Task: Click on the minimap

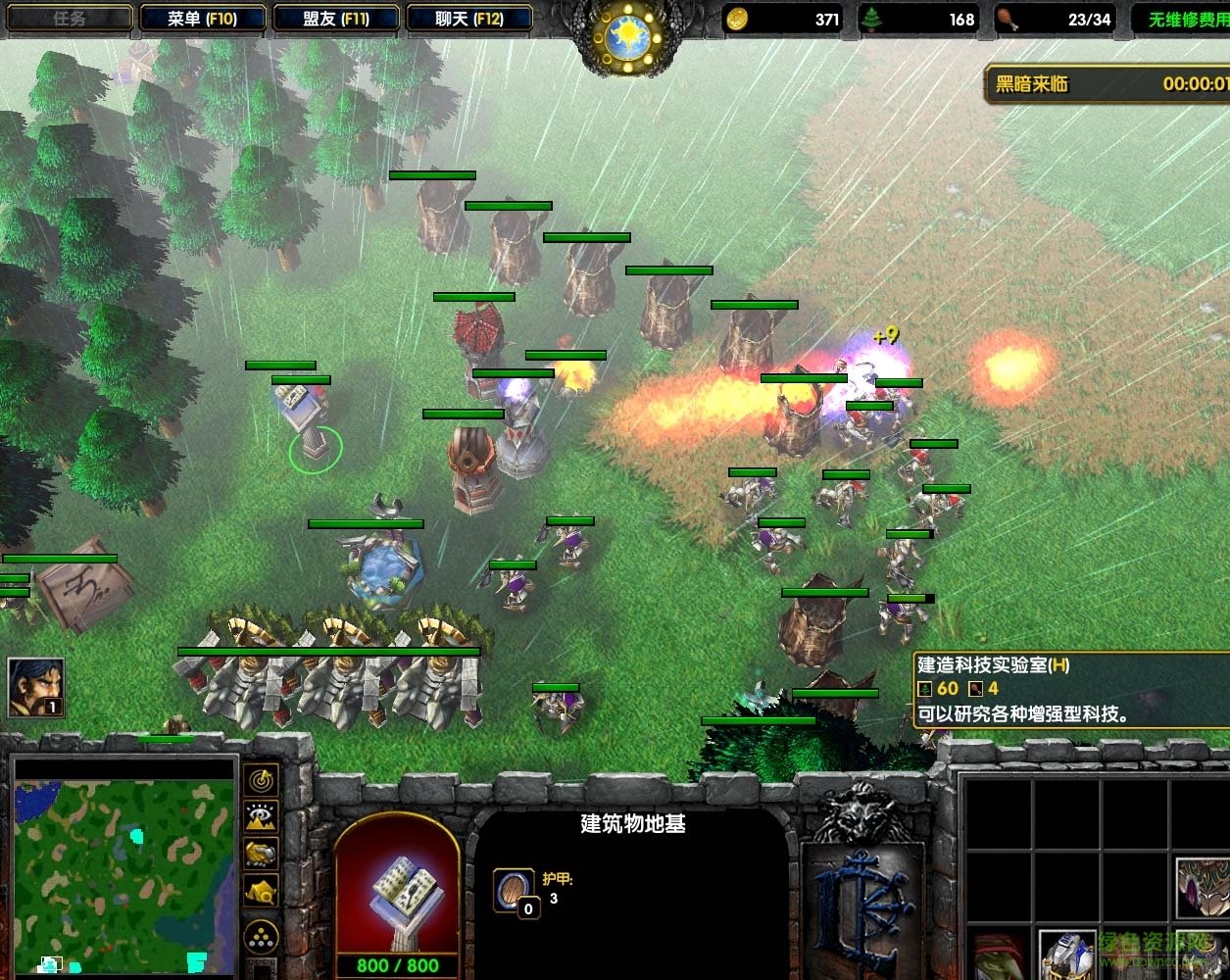Action: point(123,865)
